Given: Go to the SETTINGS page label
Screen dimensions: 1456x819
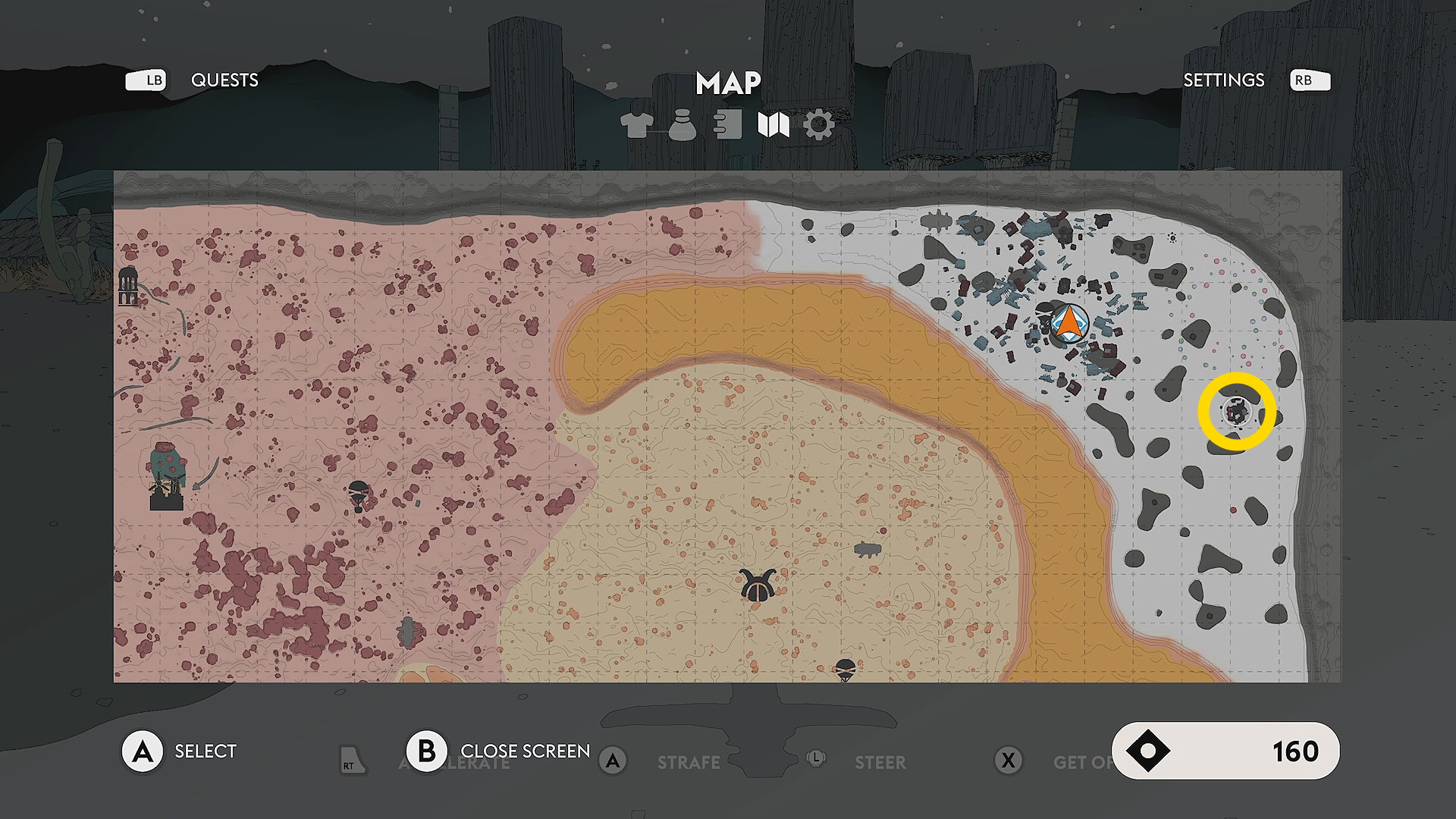Looking at the screenshot, I should pos(1223,80).
